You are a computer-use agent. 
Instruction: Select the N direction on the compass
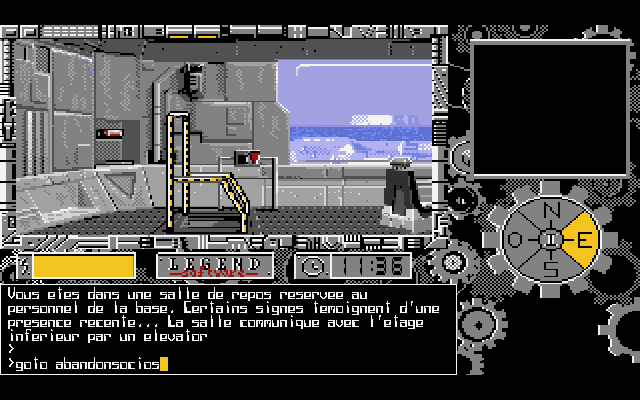pyautogui.click(x=549, y=211)
